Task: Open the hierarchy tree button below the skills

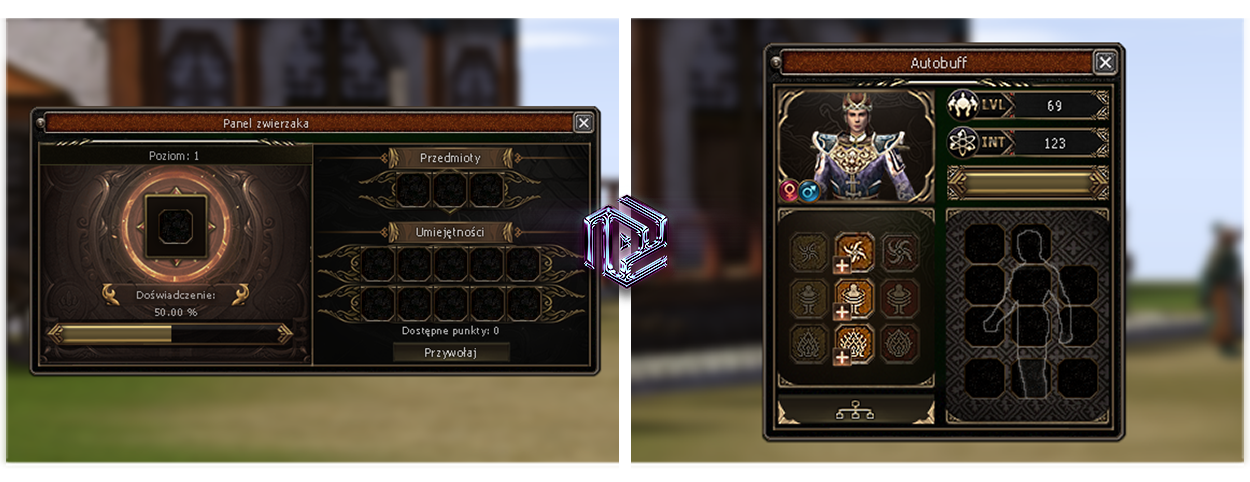Action: click(855, 410)
